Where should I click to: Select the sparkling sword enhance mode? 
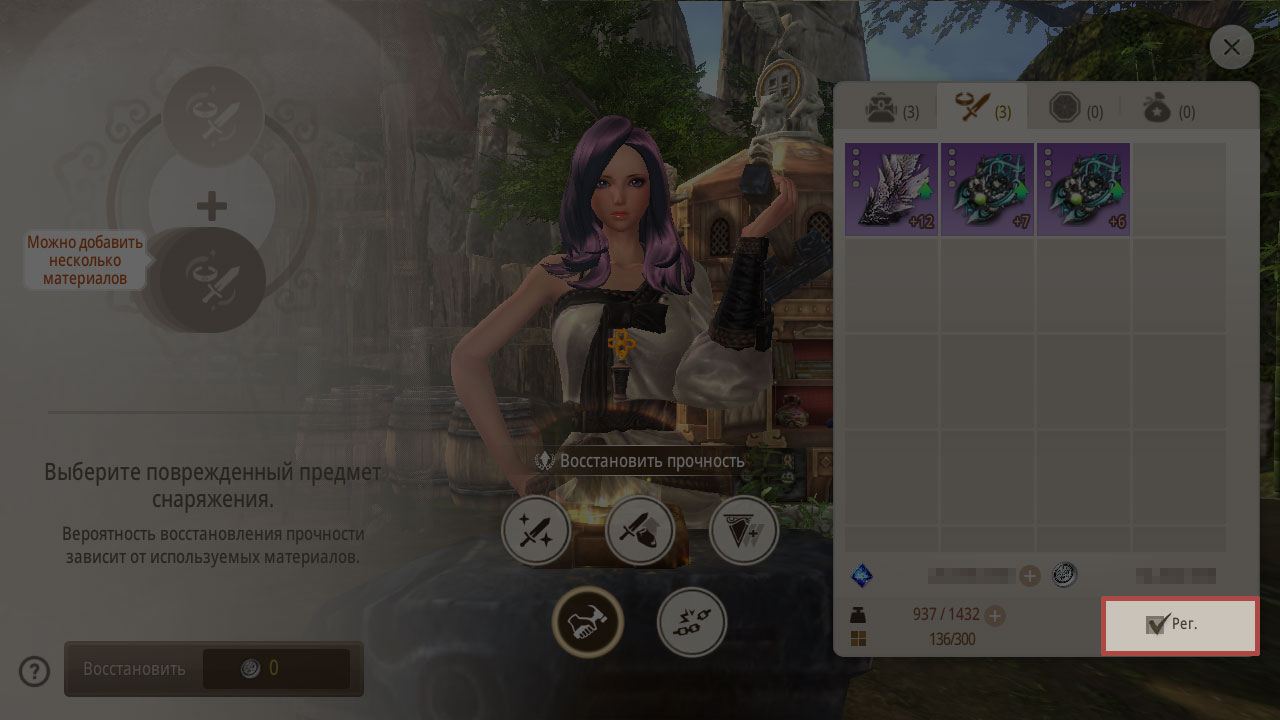(x=536, y=530)
